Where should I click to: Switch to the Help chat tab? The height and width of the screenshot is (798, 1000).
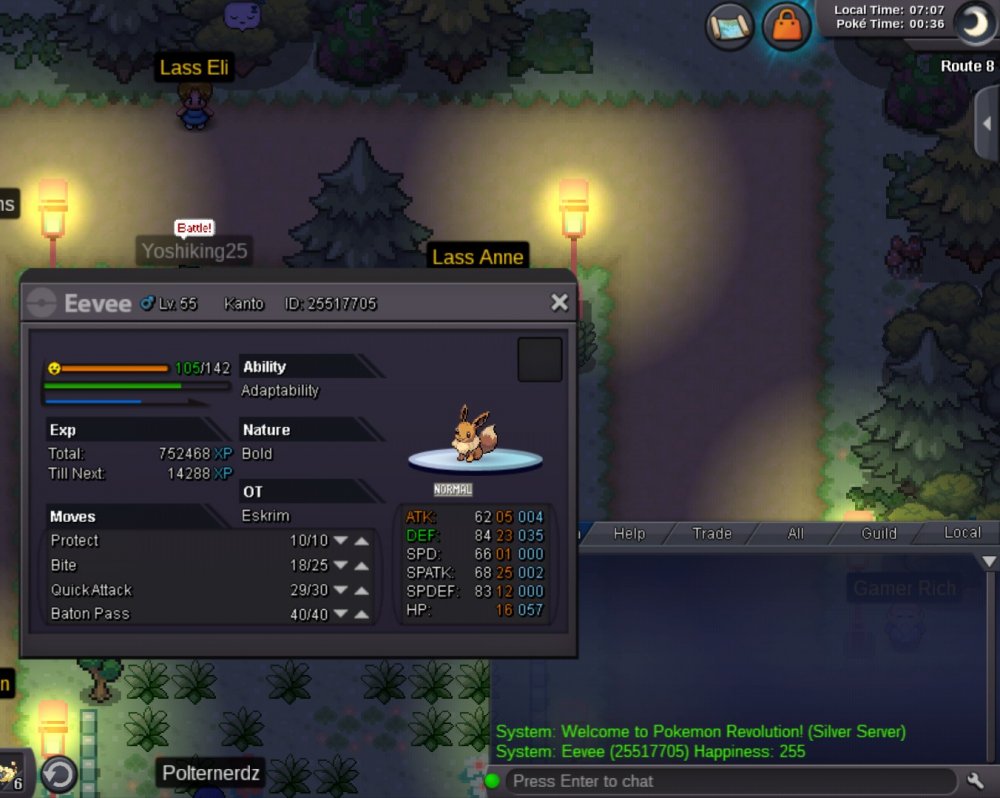point(629,534)
